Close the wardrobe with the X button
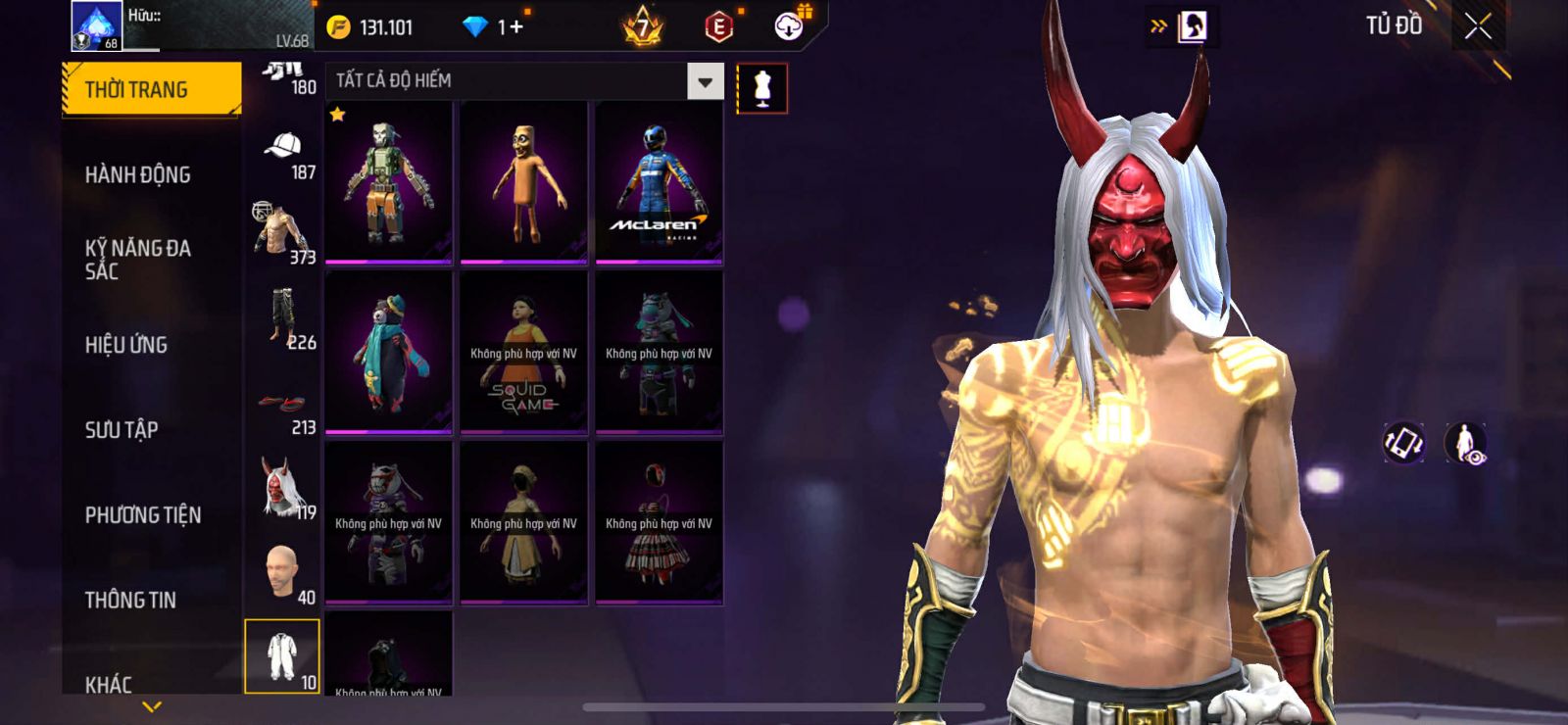 click(x=1478, y=26)
